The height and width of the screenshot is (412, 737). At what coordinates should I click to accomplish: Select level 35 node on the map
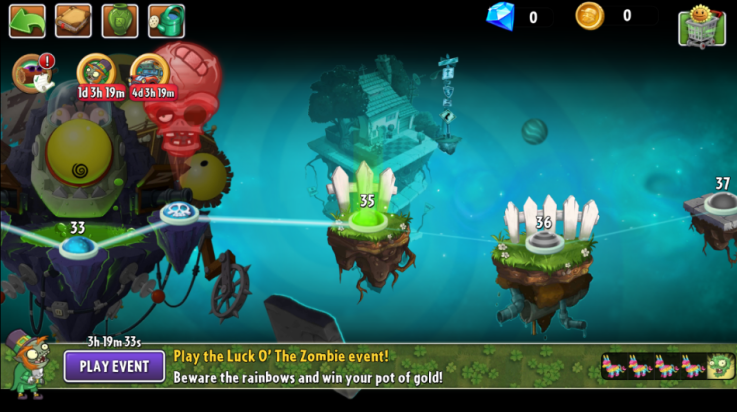pos(366,217)
